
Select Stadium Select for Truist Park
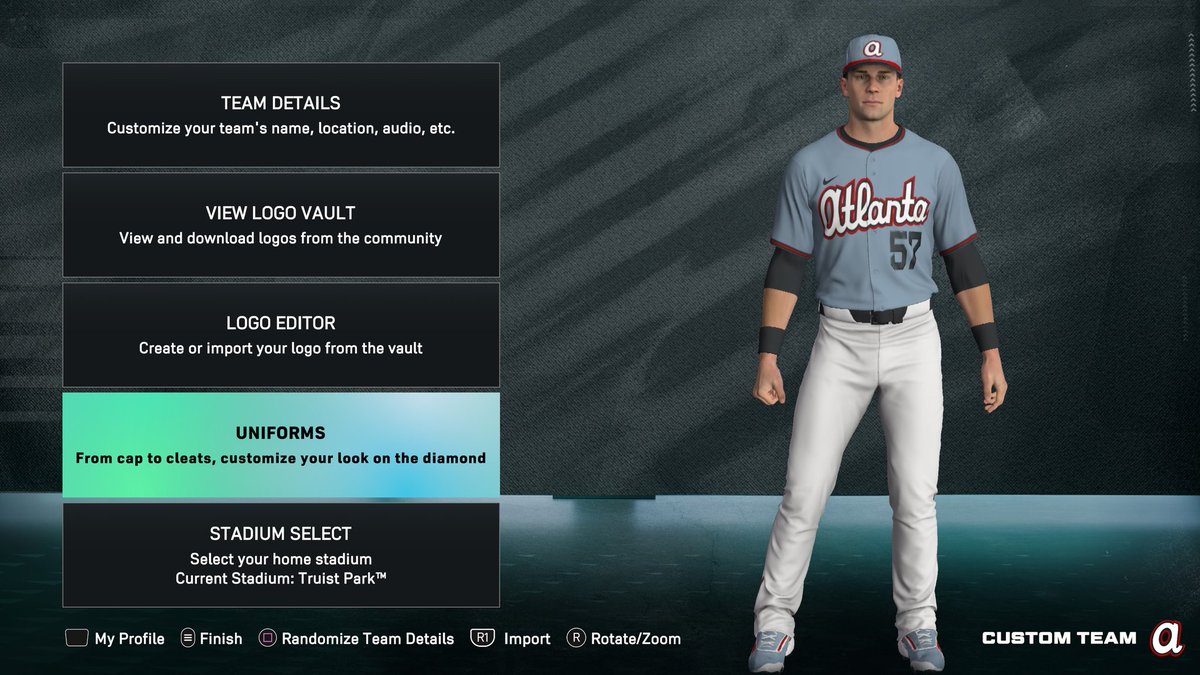tap(281, 555)
